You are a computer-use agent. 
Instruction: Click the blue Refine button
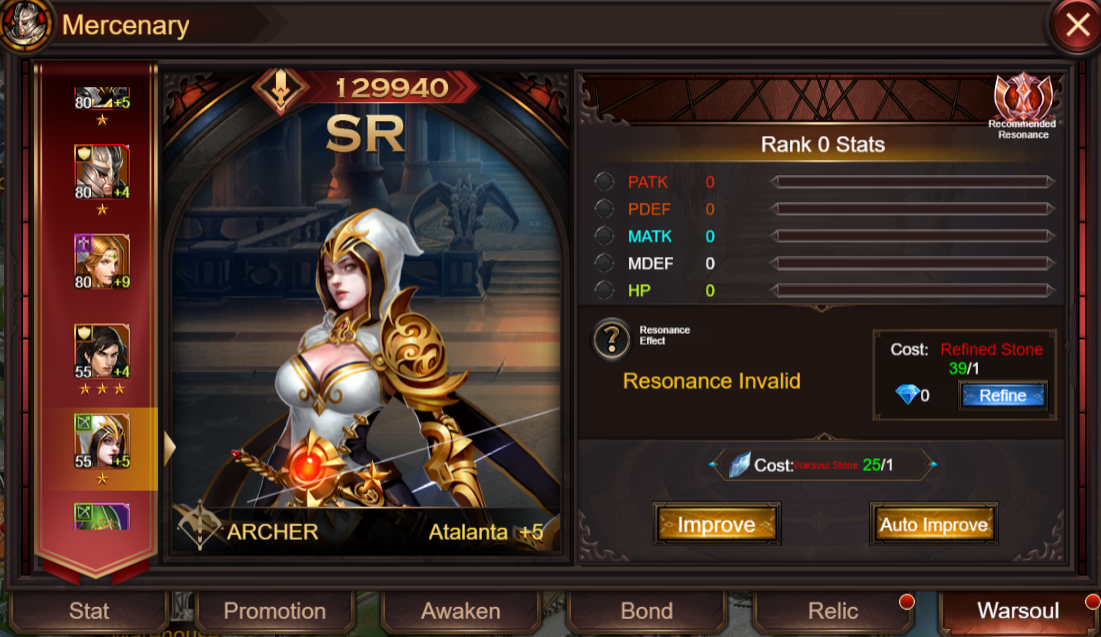click(1003, 395)
